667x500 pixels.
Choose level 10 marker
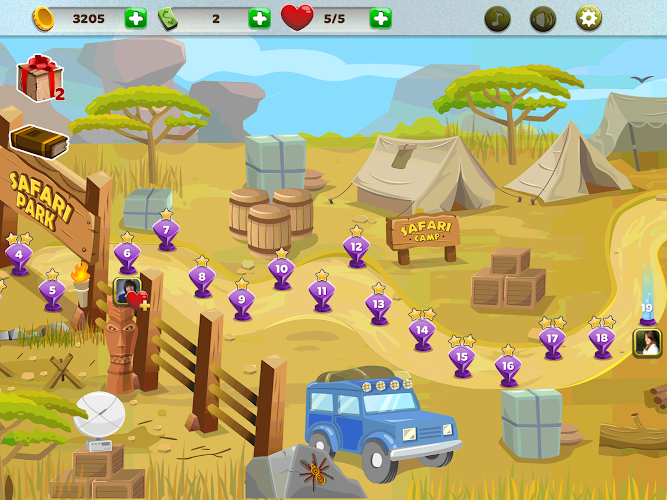click(x=281, y=270)
